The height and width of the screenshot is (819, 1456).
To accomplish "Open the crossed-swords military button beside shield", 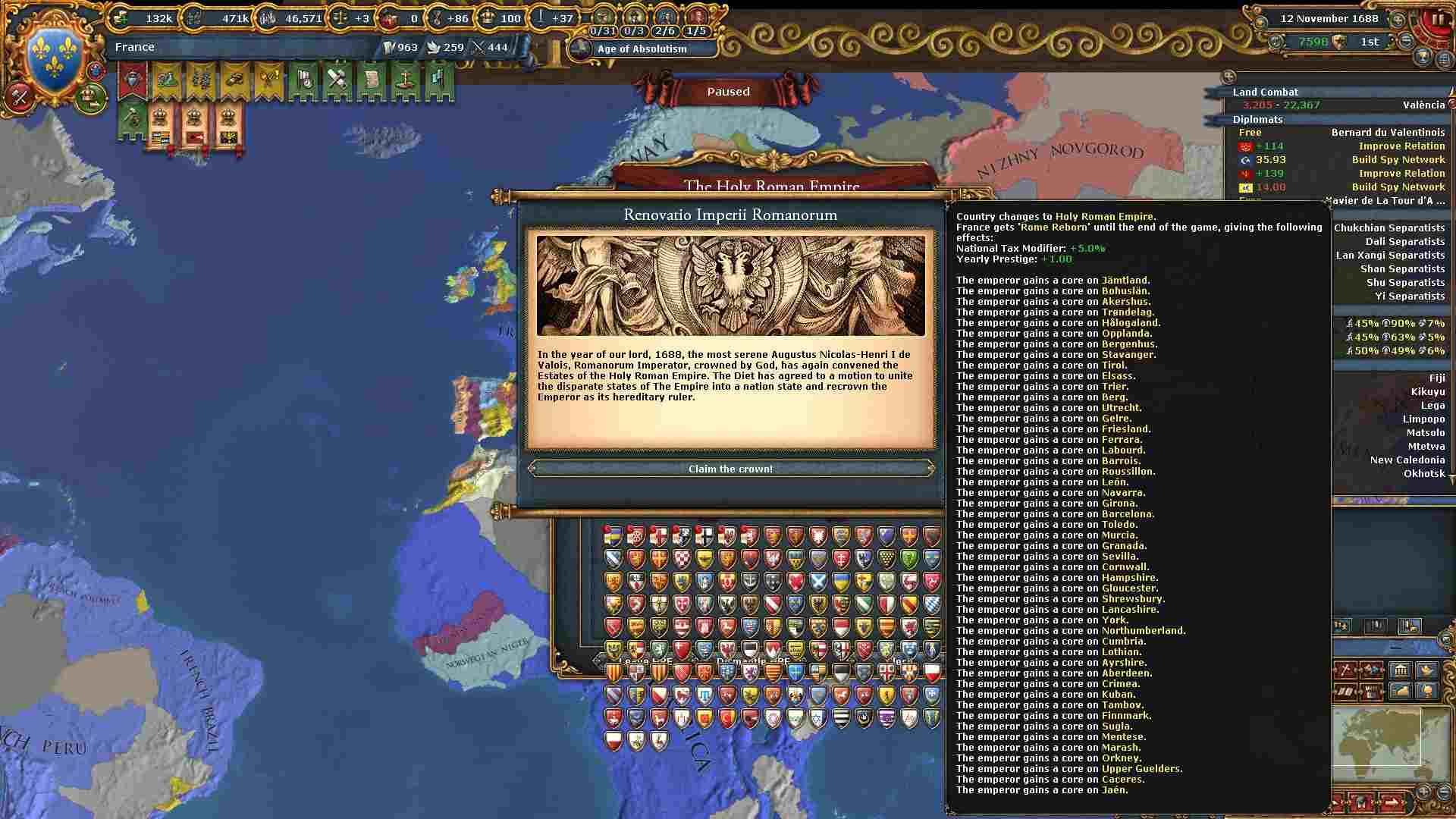I will (x=20, y=97).
